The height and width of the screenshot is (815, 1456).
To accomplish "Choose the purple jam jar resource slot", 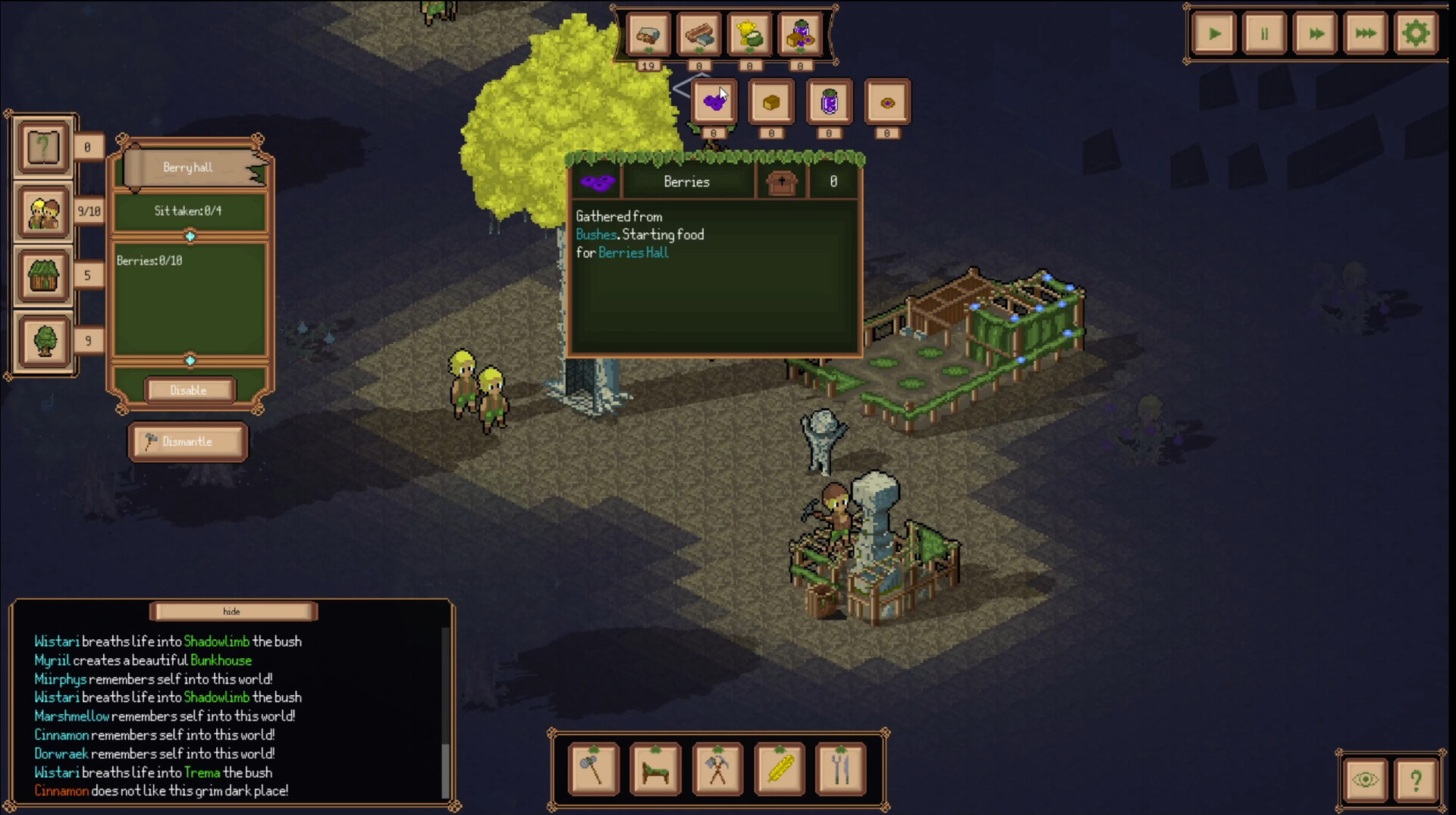I will tap(829, 102).
